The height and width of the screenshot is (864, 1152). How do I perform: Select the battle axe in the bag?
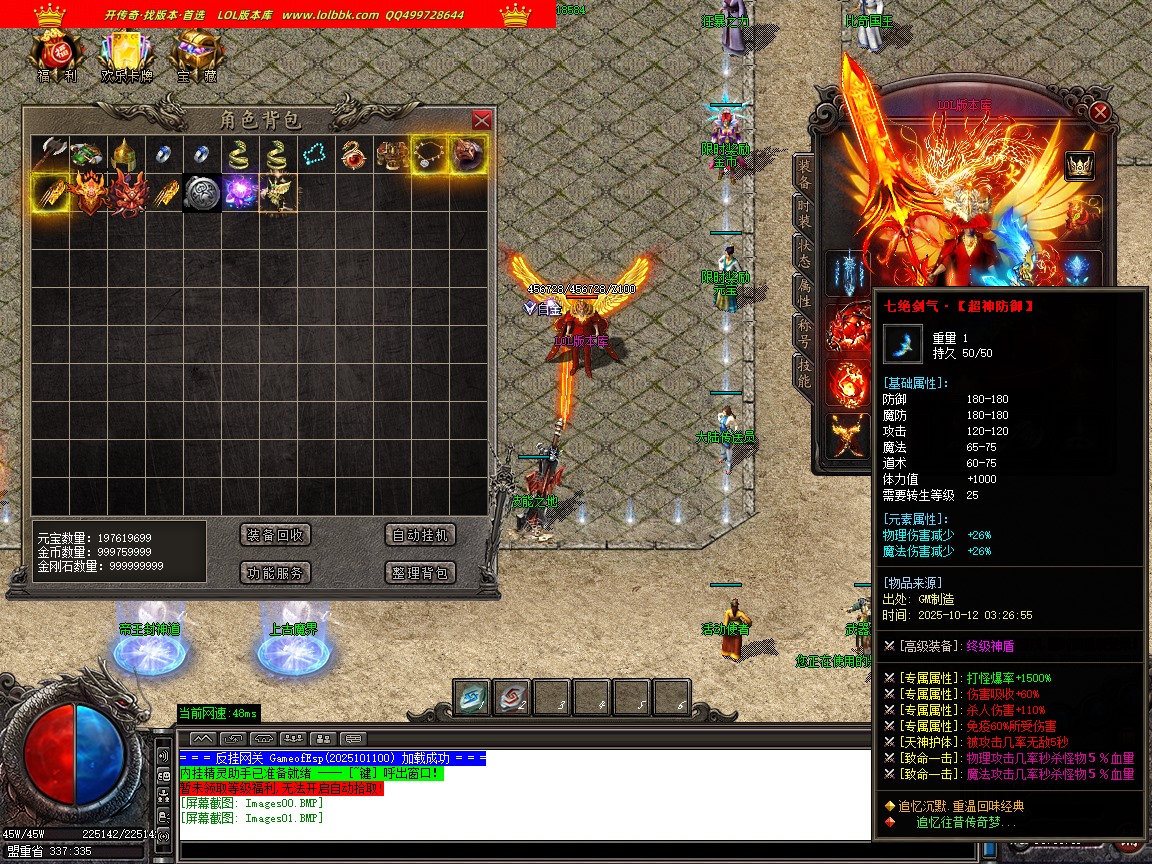[x=49, y=154]
